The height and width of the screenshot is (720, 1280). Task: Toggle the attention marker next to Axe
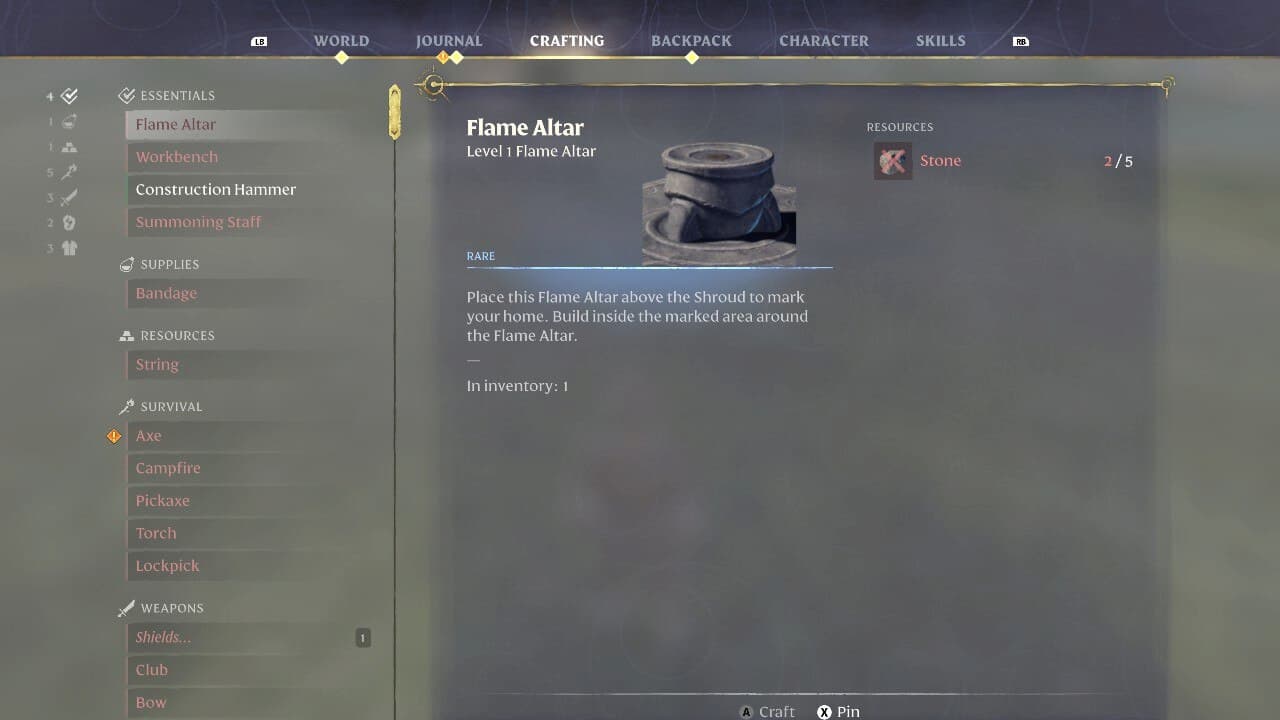point(114,436)
